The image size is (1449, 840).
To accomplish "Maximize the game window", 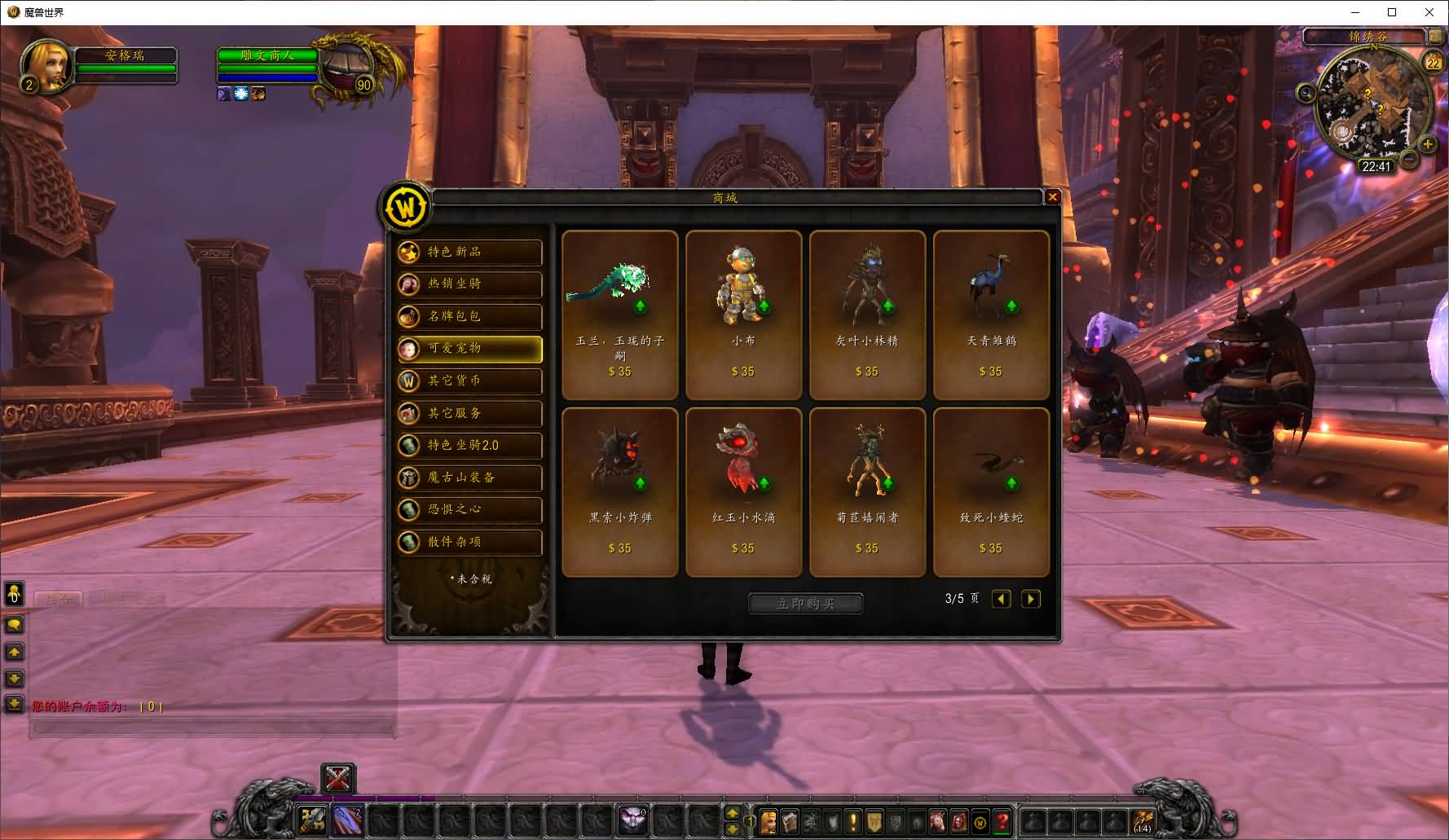I will (x=1392, y=12).
